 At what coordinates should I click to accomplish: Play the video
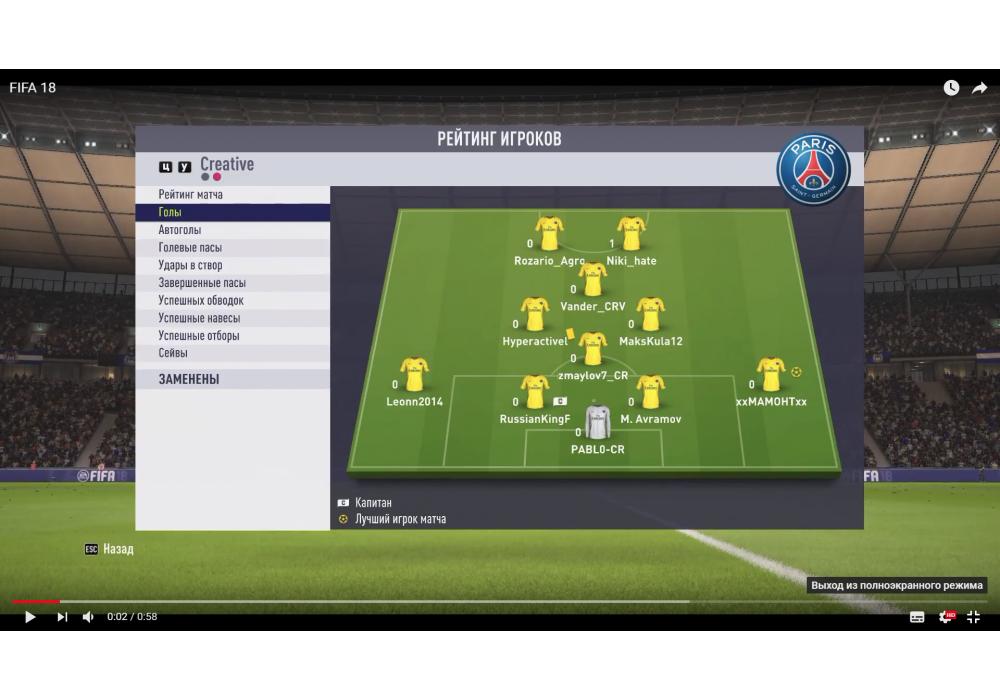click(30, 617)
